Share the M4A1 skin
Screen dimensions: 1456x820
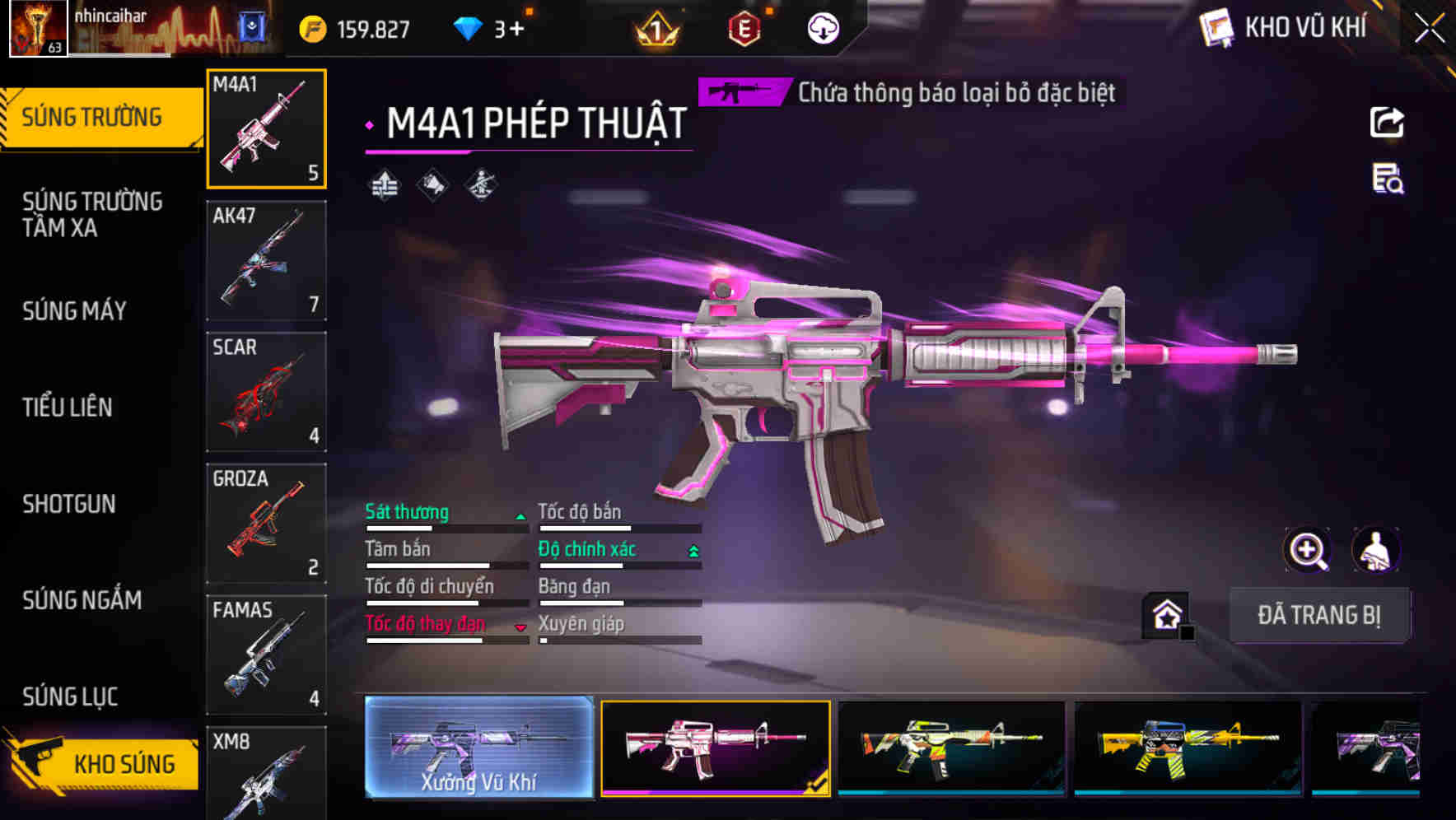[1387, 123]
